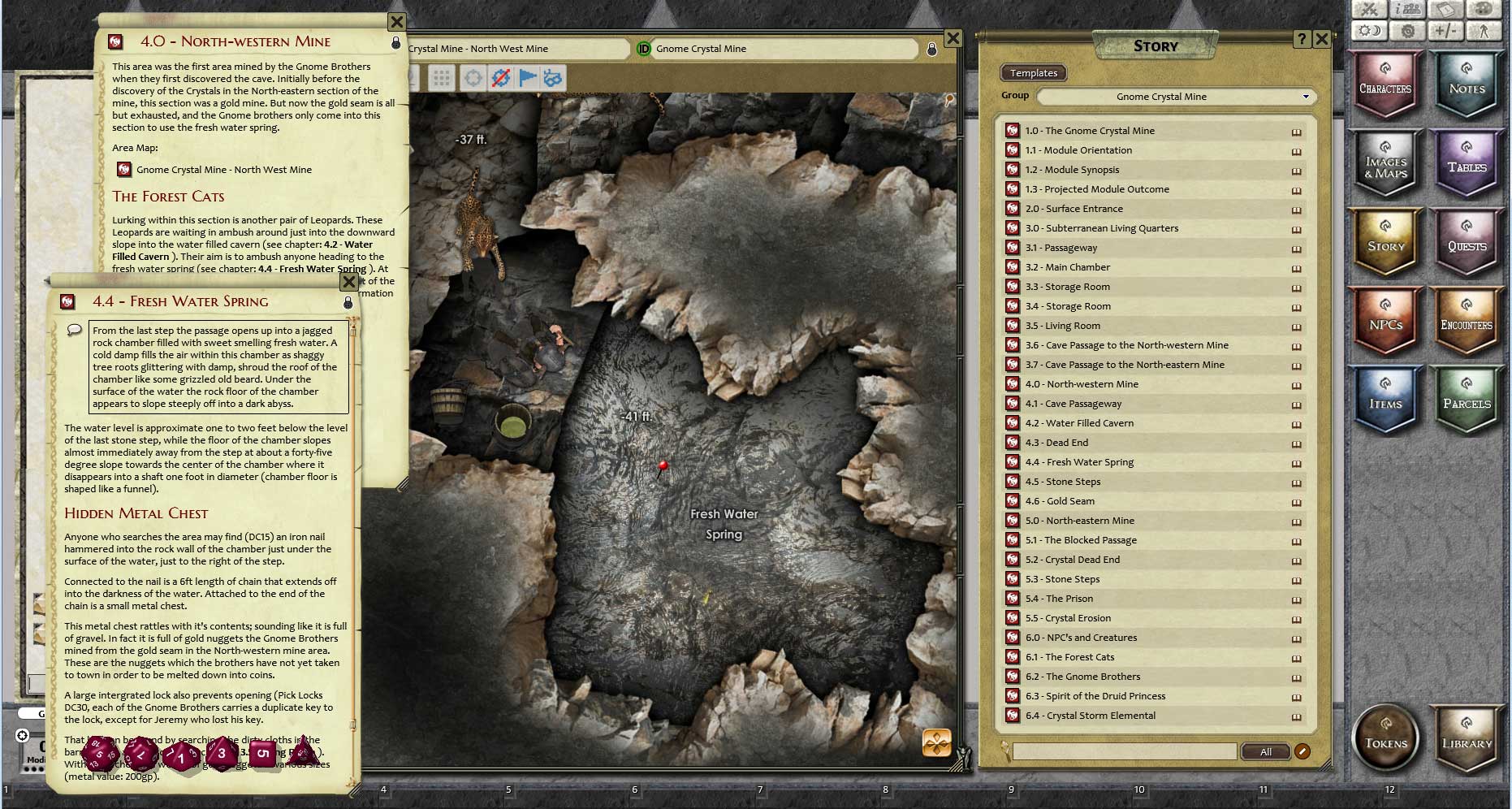Click the Templates button in Story window
The height and width of the screenshot is (809, 1512).
click(x=1033, y=73)
